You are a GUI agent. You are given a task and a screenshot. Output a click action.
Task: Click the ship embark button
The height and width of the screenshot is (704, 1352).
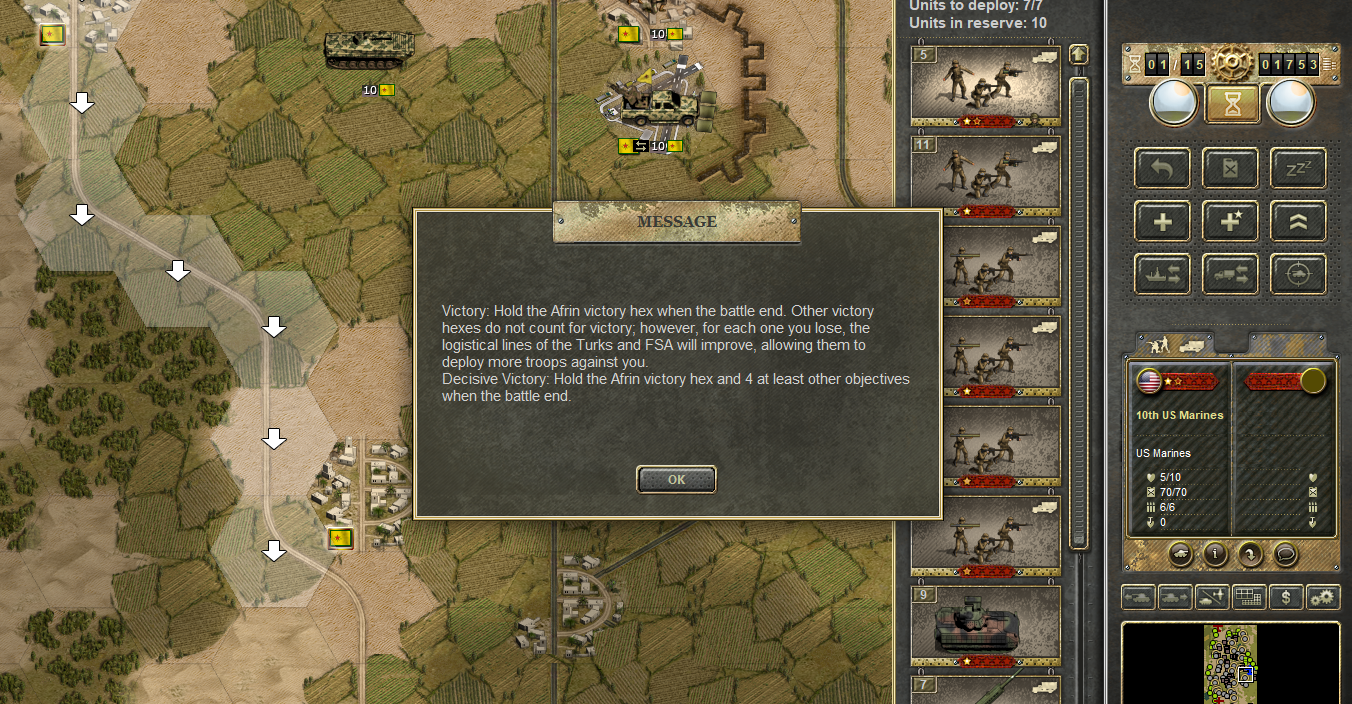(x=1162, y=274)
